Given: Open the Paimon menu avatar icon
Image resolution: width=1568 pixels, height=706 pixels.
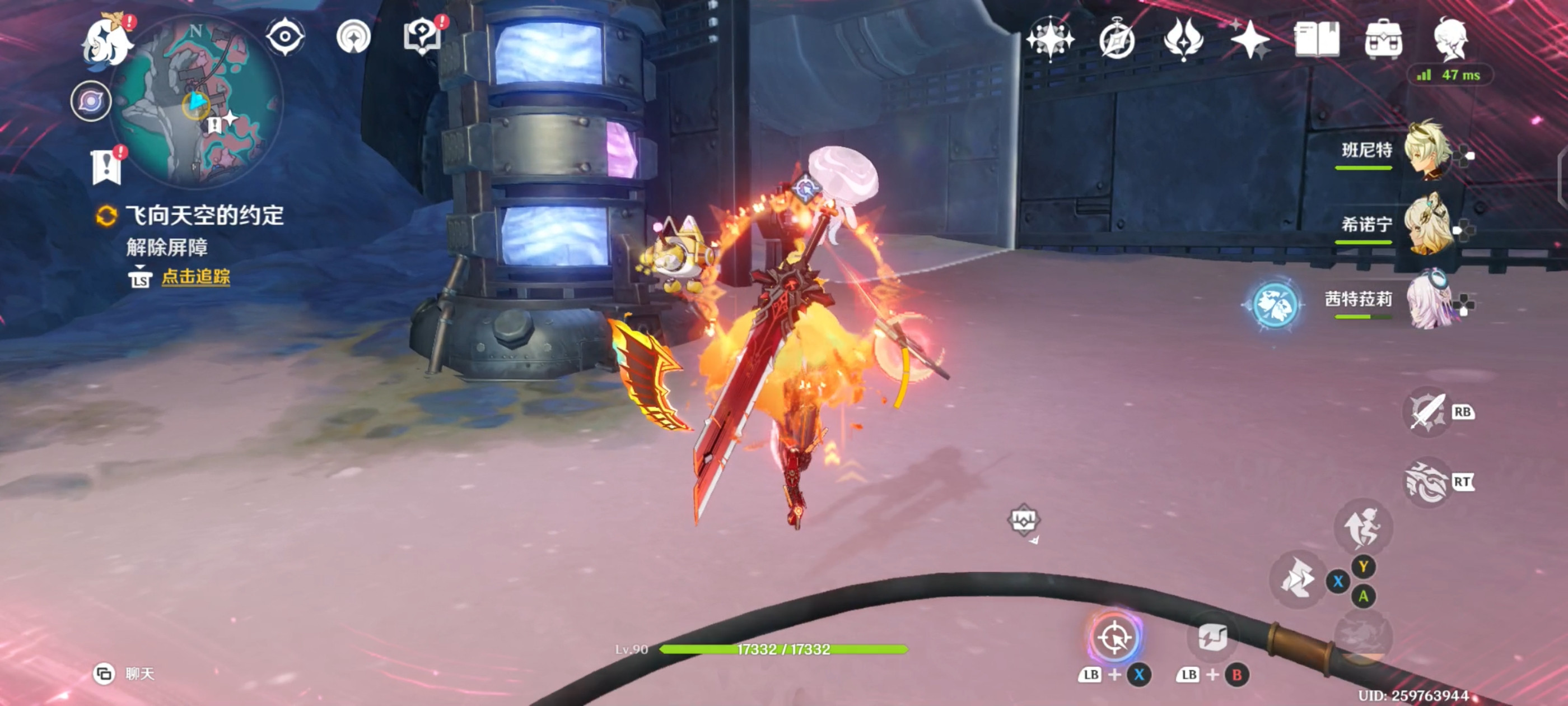Looking at the screenshot, I should (x=108, y=41).
